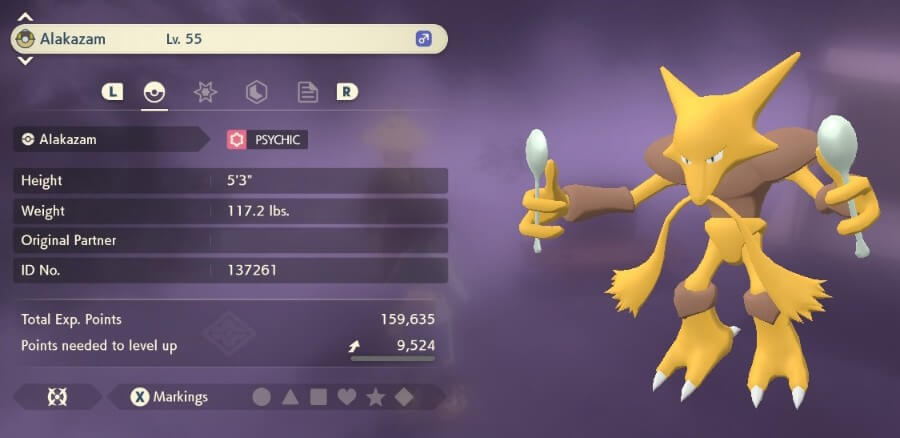Toggle the circle marking
Image resolution: width=900 pixels, height=438 pixels.
point(261,397)
